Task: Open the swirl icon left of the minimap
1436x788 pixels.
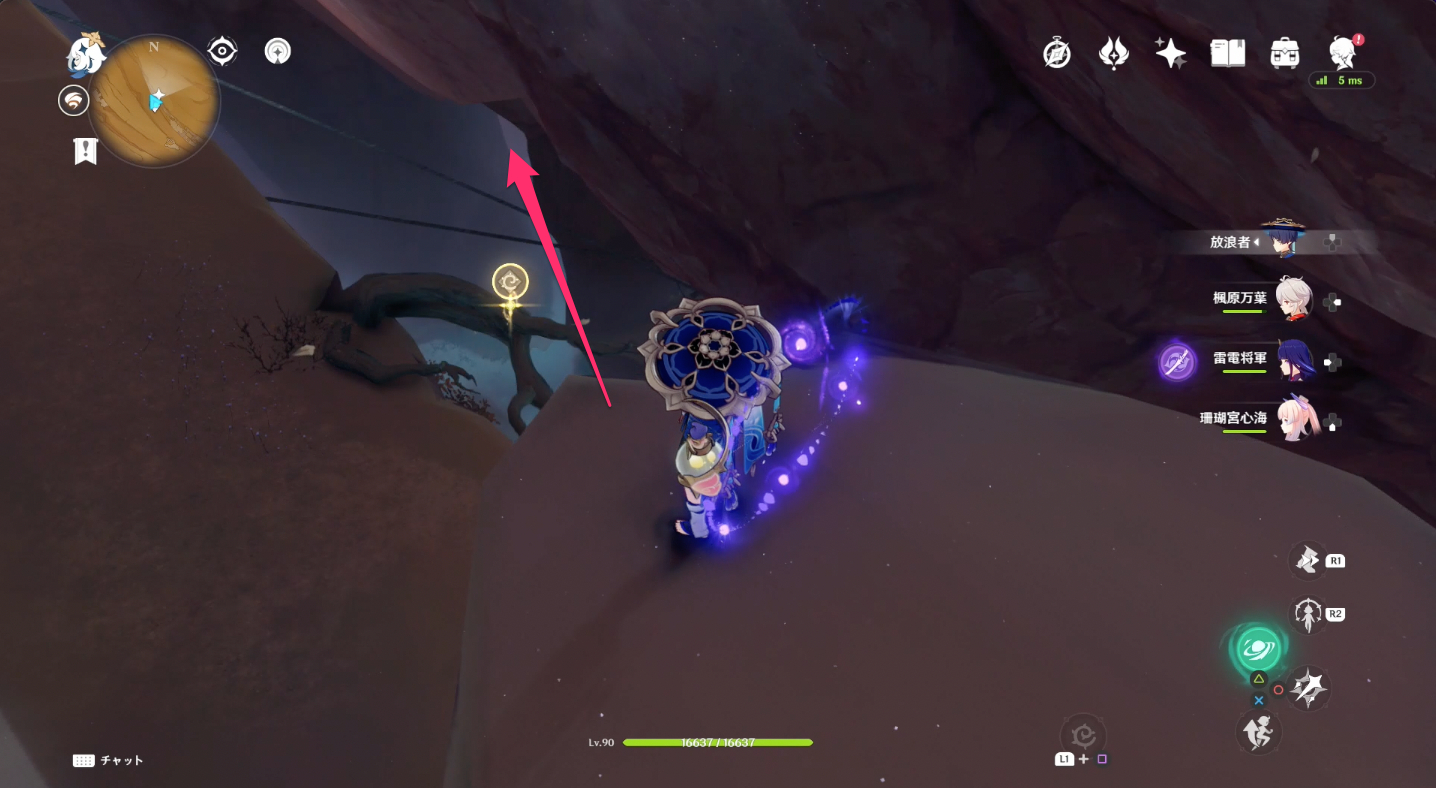Action: coord(73,100)
